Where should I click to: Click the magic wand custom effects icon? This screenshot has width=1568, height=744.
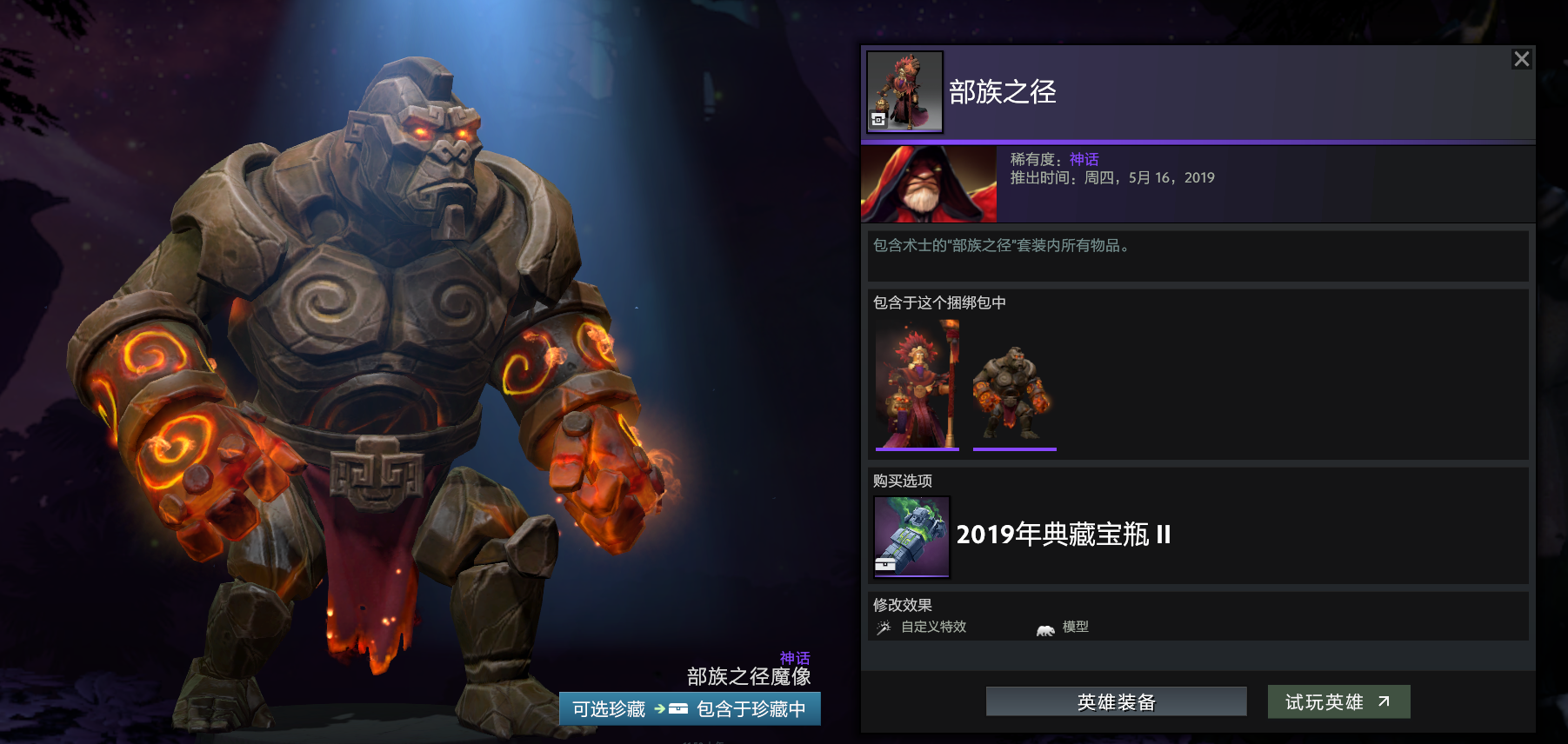click(x=884, y=628)
